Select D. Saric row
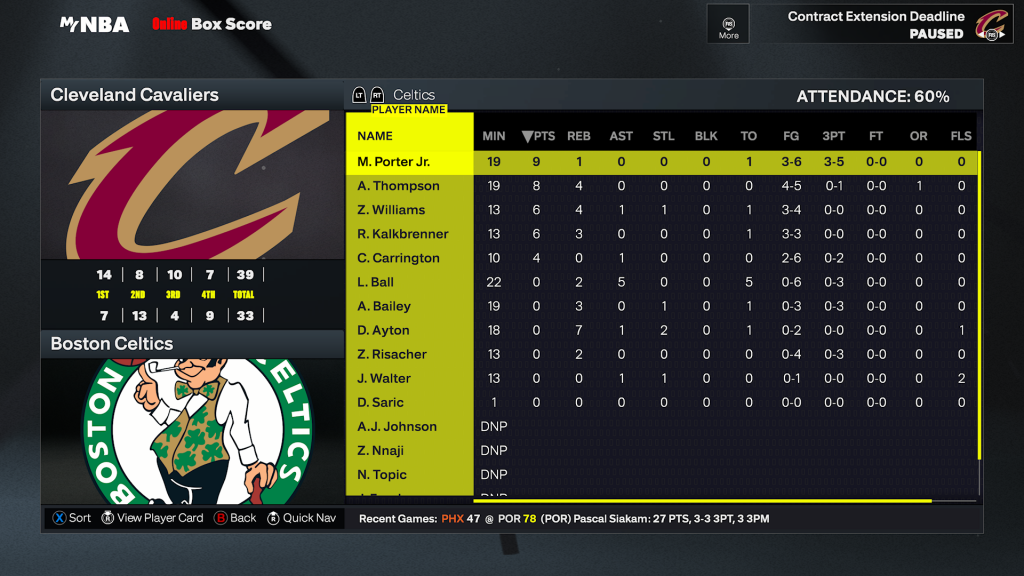Viewport: 1024px width, 576px height. click(x=381, y=402)
